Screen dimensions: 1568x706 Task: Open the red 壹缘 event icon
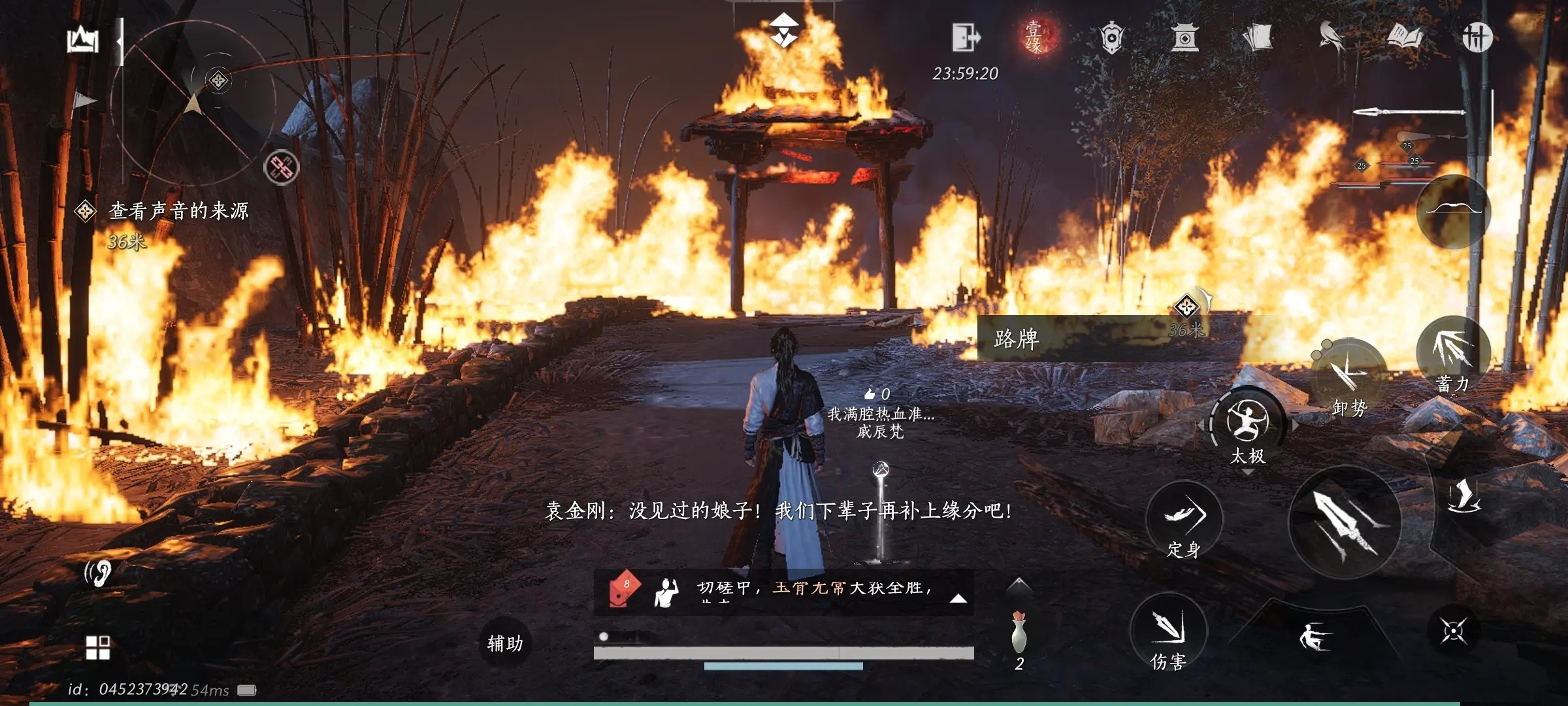[x=1035, y=37]
